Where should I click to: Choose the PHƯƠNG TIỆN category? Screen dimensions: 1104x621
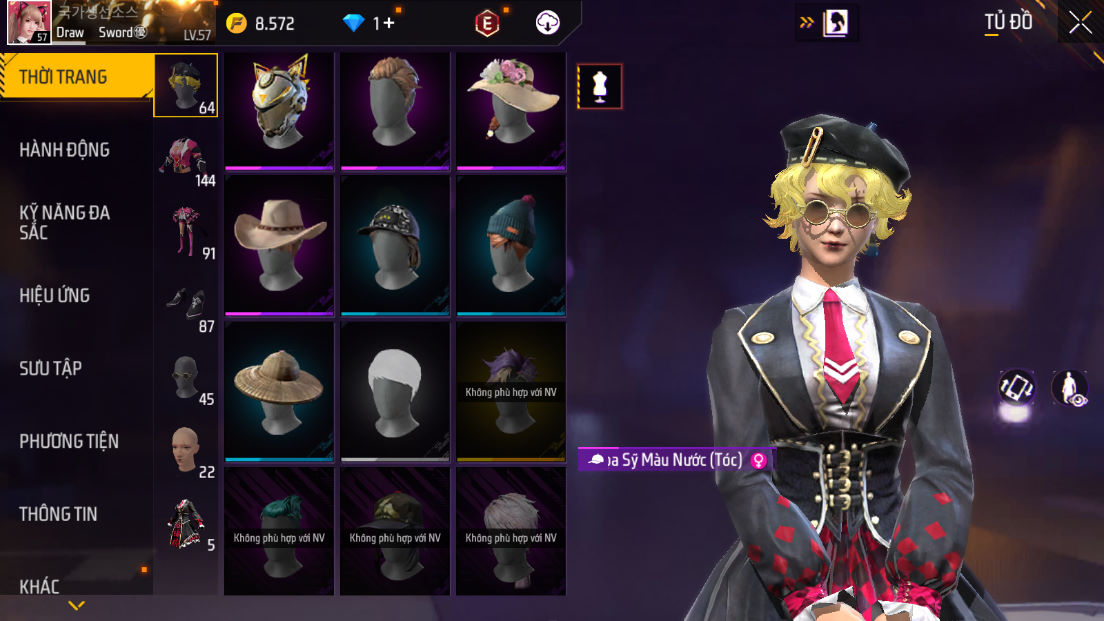tap(69, 441)
